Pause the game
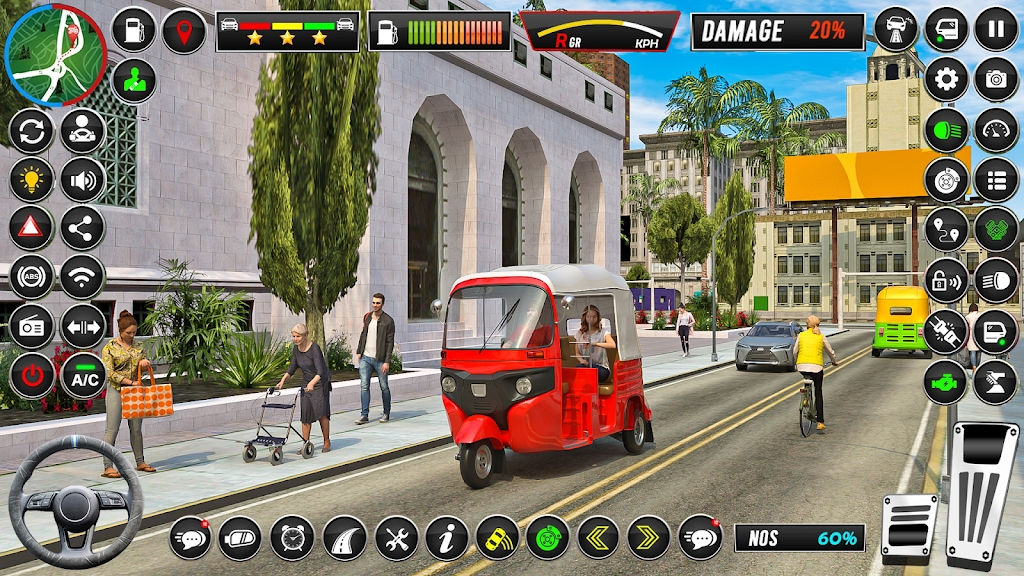The width and height of the screenshot is (1024, 576). click(996, 29)
